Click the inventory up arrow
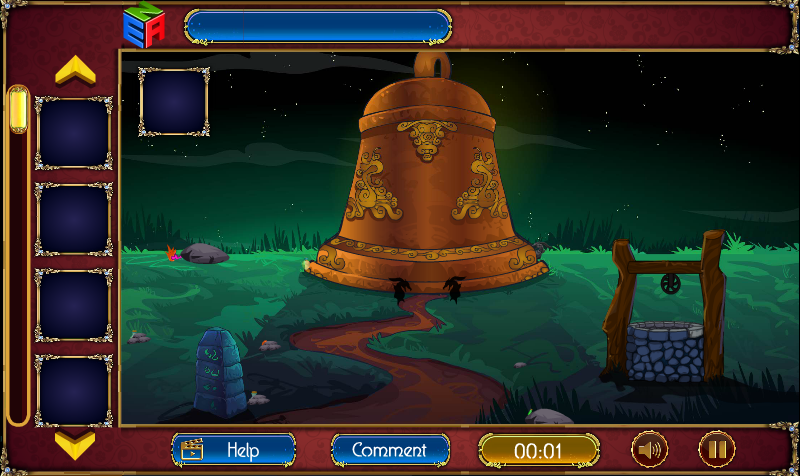This screenshot has width=800, height=476. 75,70
